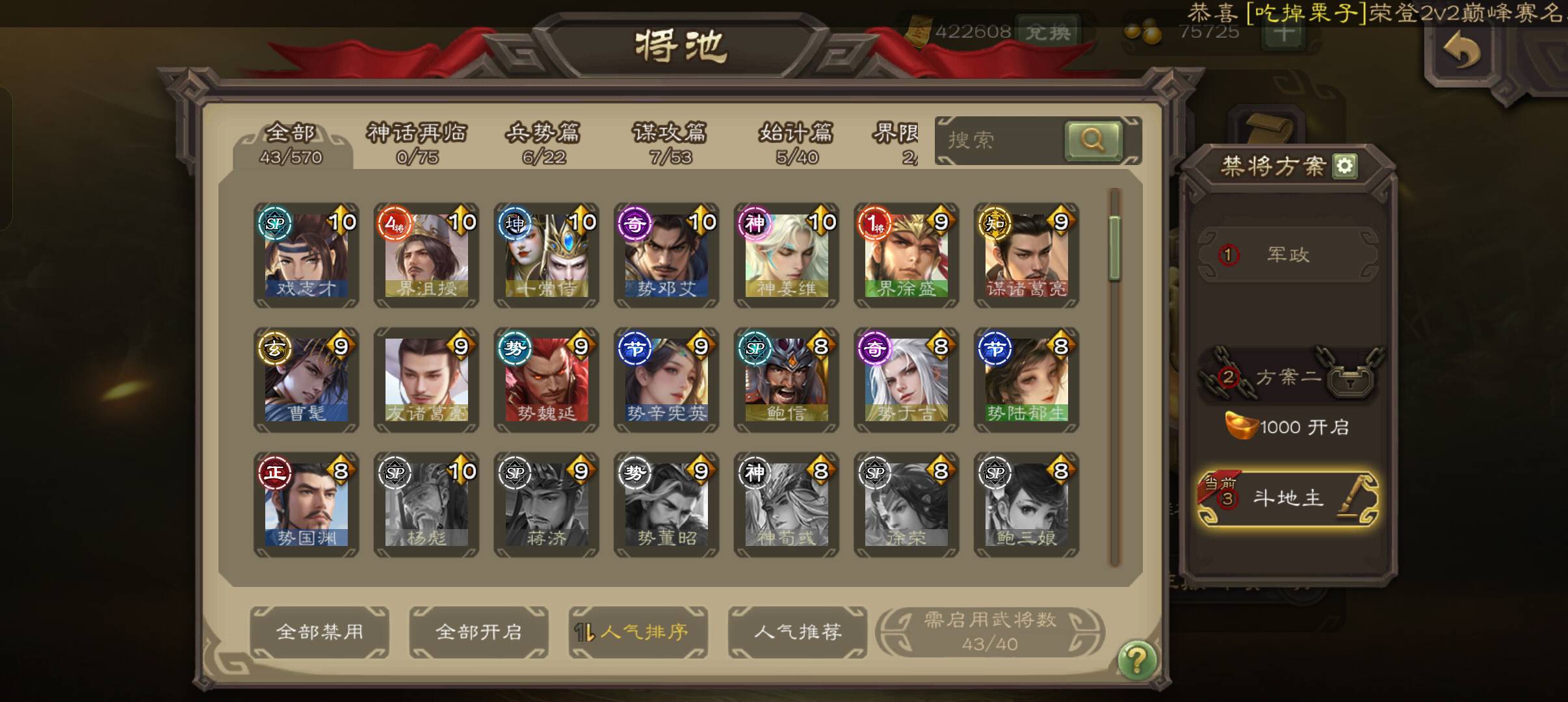The height and width of the screenshot is (702, 1568).
Task: Click the 全部禁用 button
Action: pyautogui.click(x=319, y=632)
